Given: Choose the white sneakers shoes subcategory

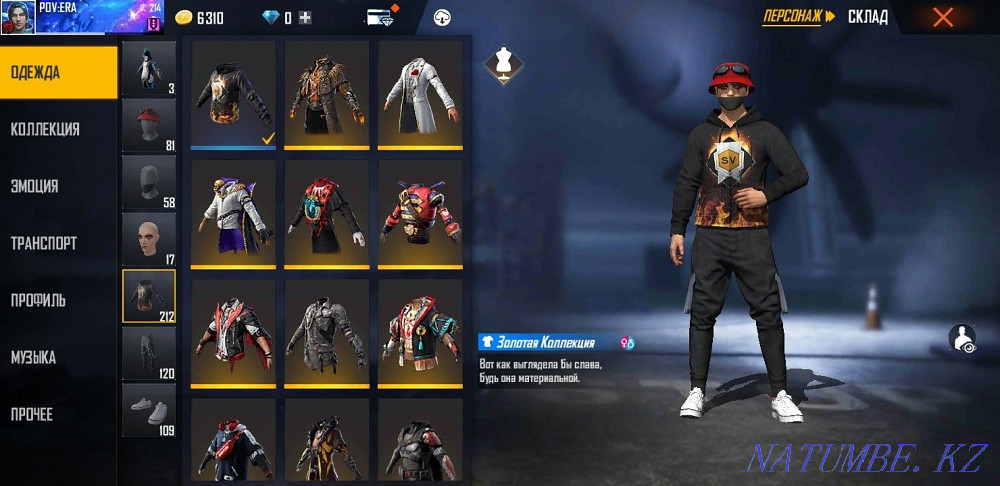Looking at the screenshot, I should (x=148, y=410).
